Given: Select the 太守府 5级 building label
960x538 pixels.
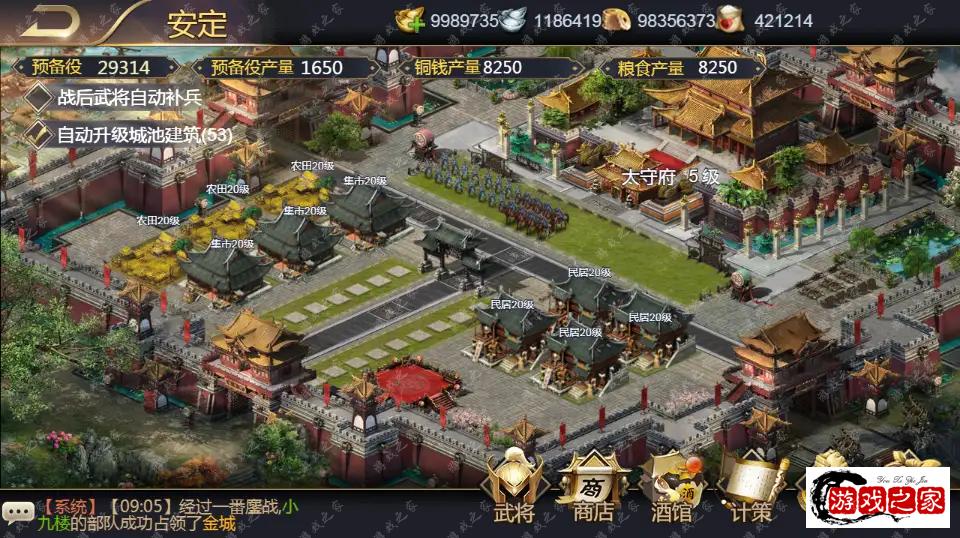Looking at the screenshot, I should click(x=671, y=177).
